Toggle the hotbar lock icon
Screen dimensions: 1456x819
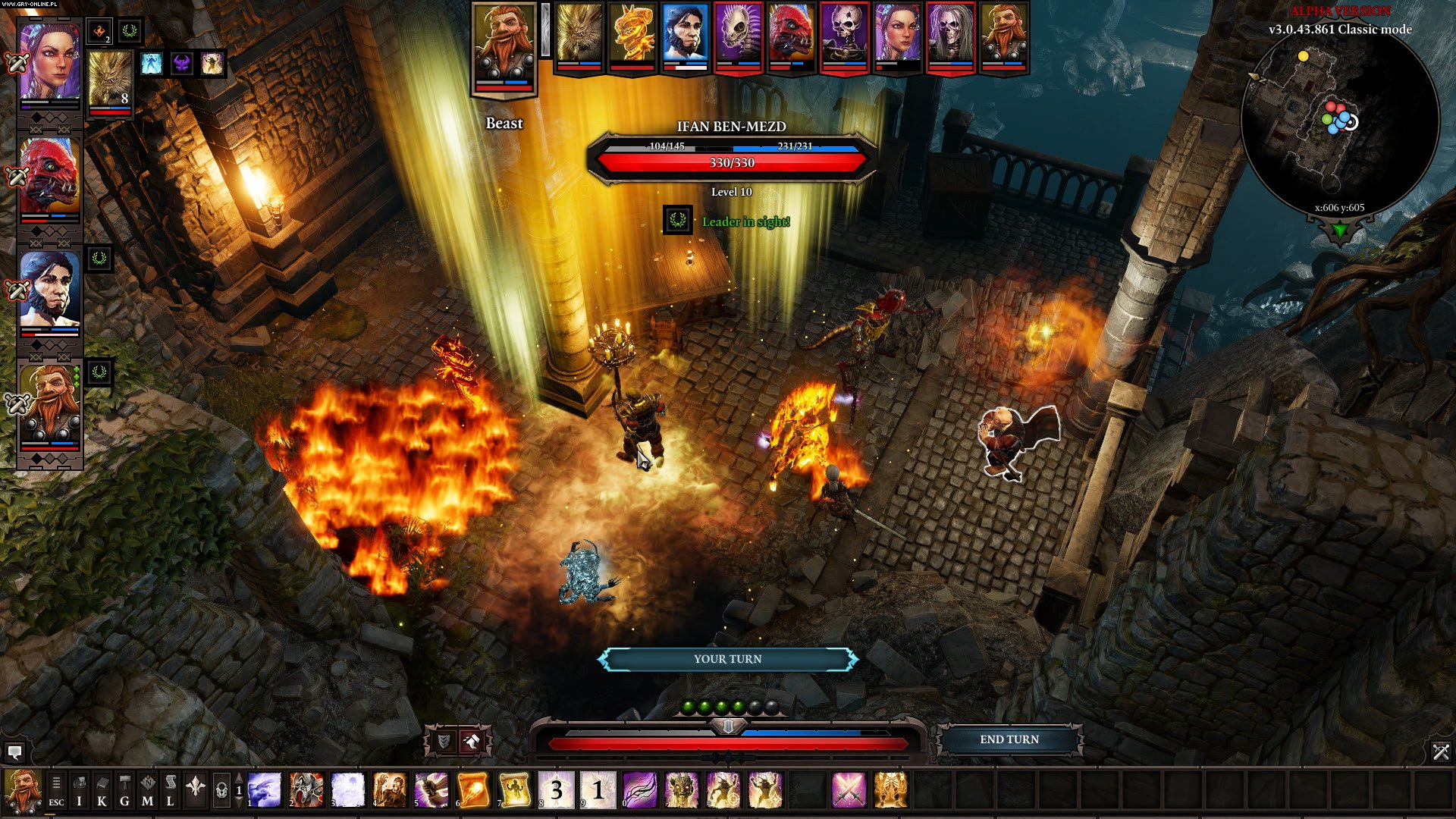pos(221,791)
